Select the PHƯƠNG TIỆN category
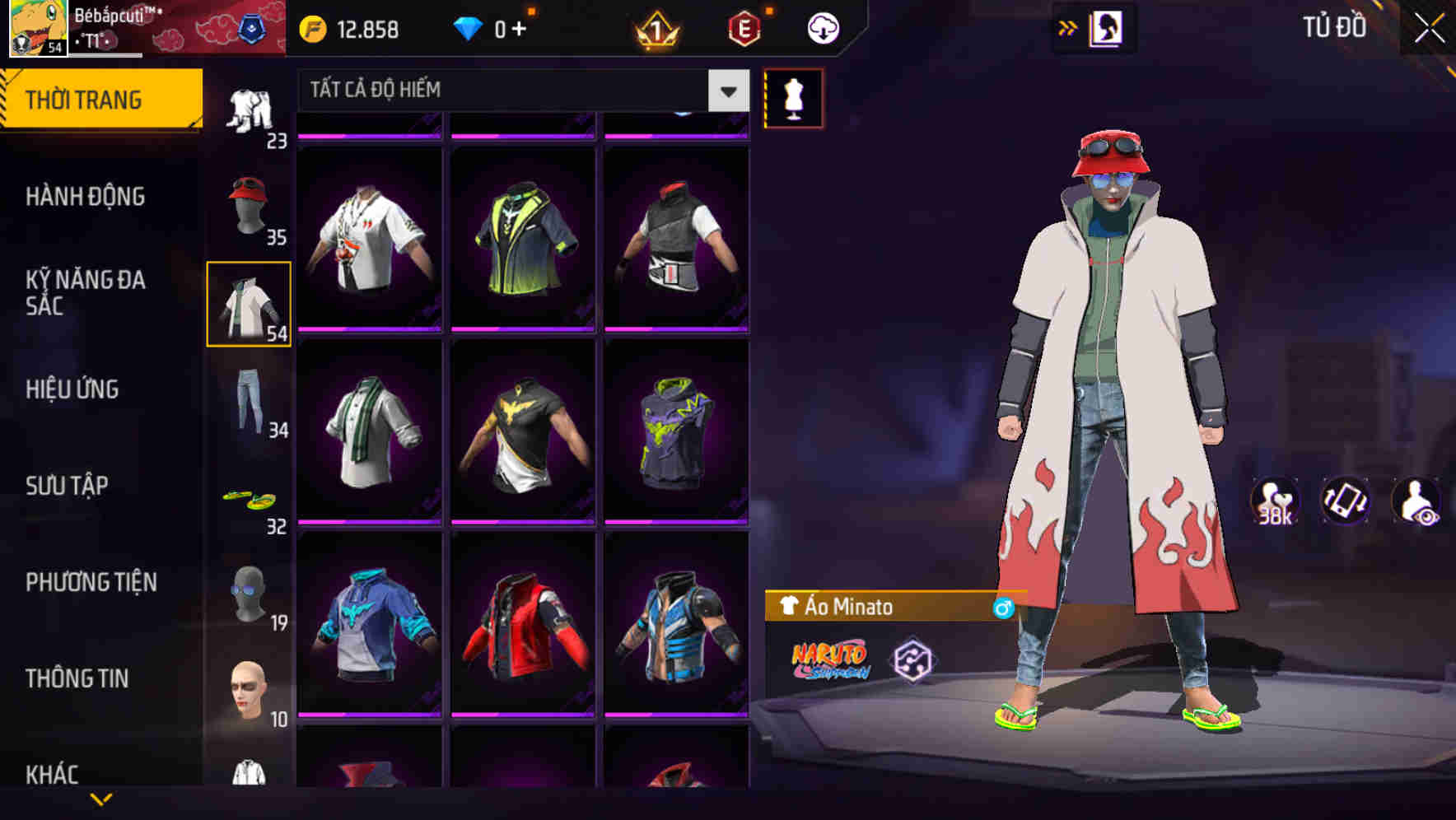 click(91, 581)
